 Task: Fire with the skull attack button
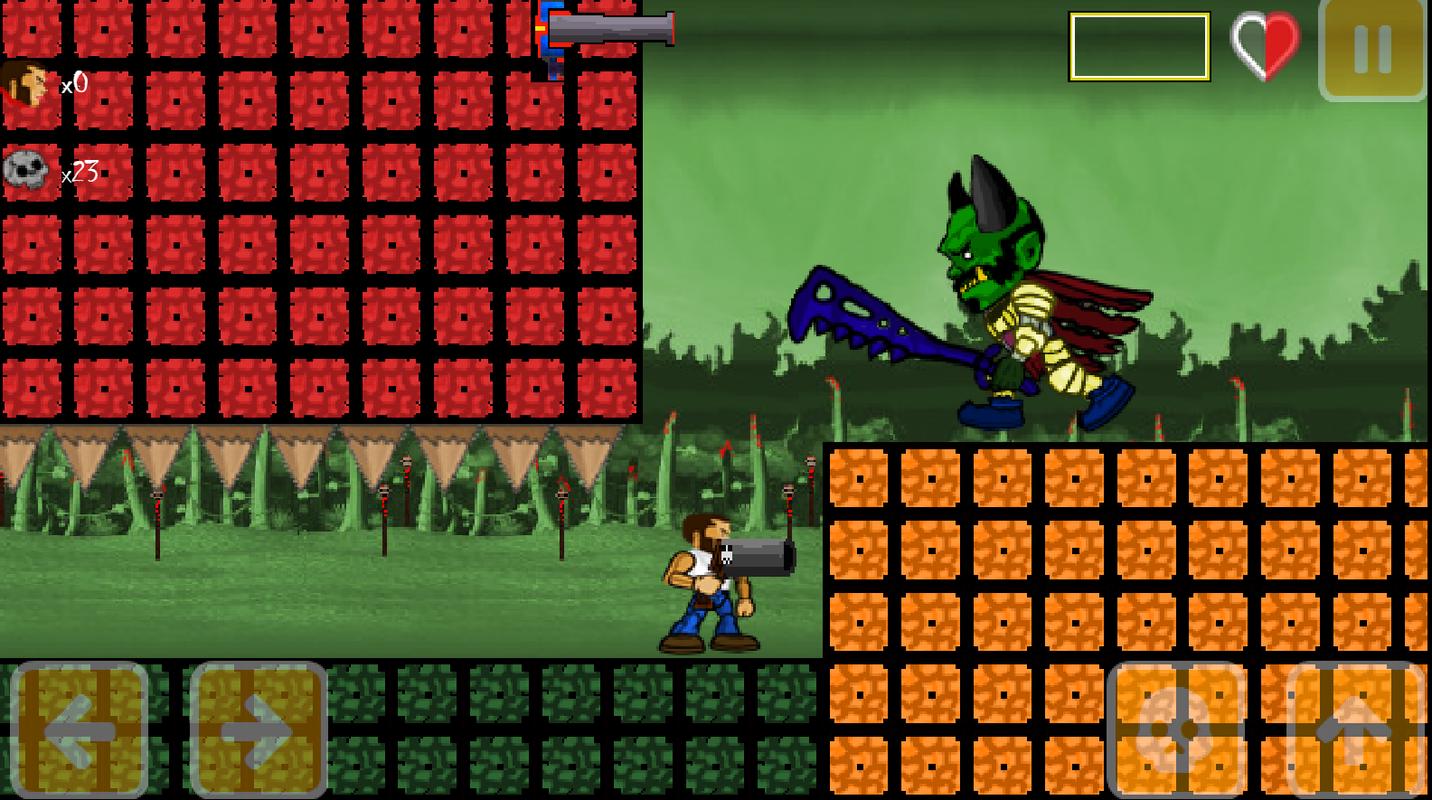pos(1177,729)
